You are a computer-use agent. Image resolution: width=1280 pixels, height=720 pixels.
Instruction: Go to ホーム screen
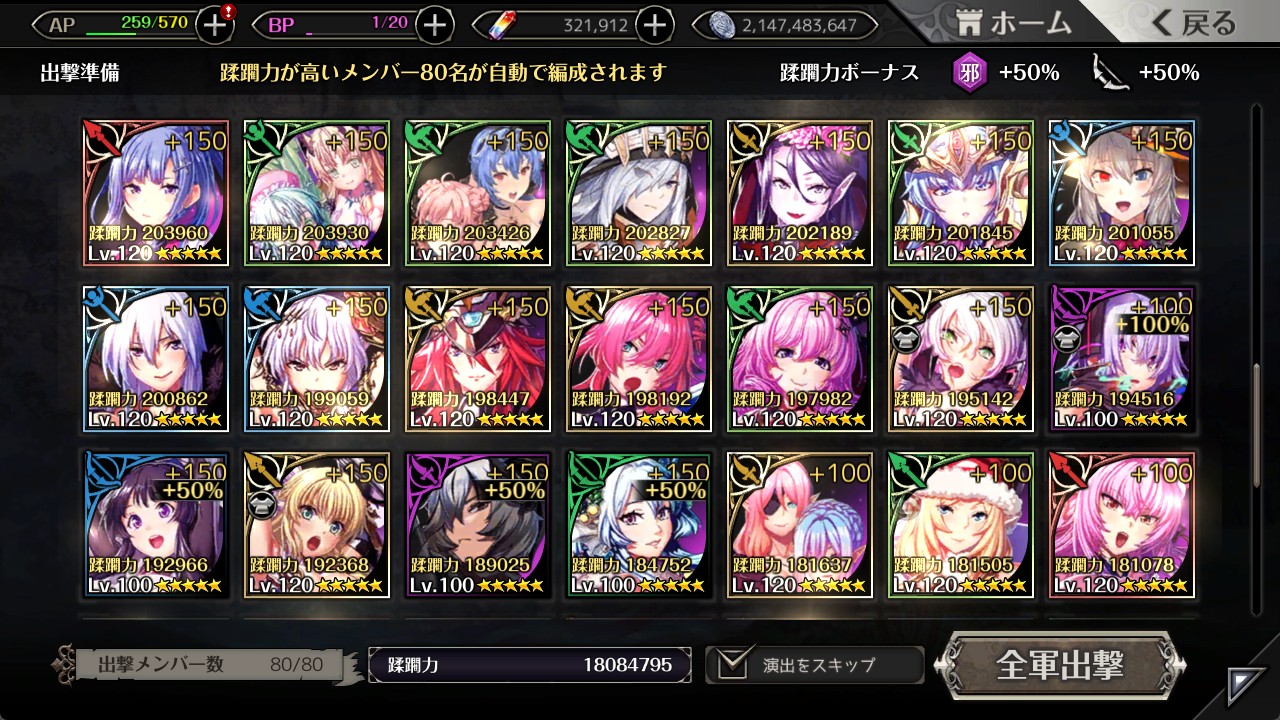coord(1013,24)
